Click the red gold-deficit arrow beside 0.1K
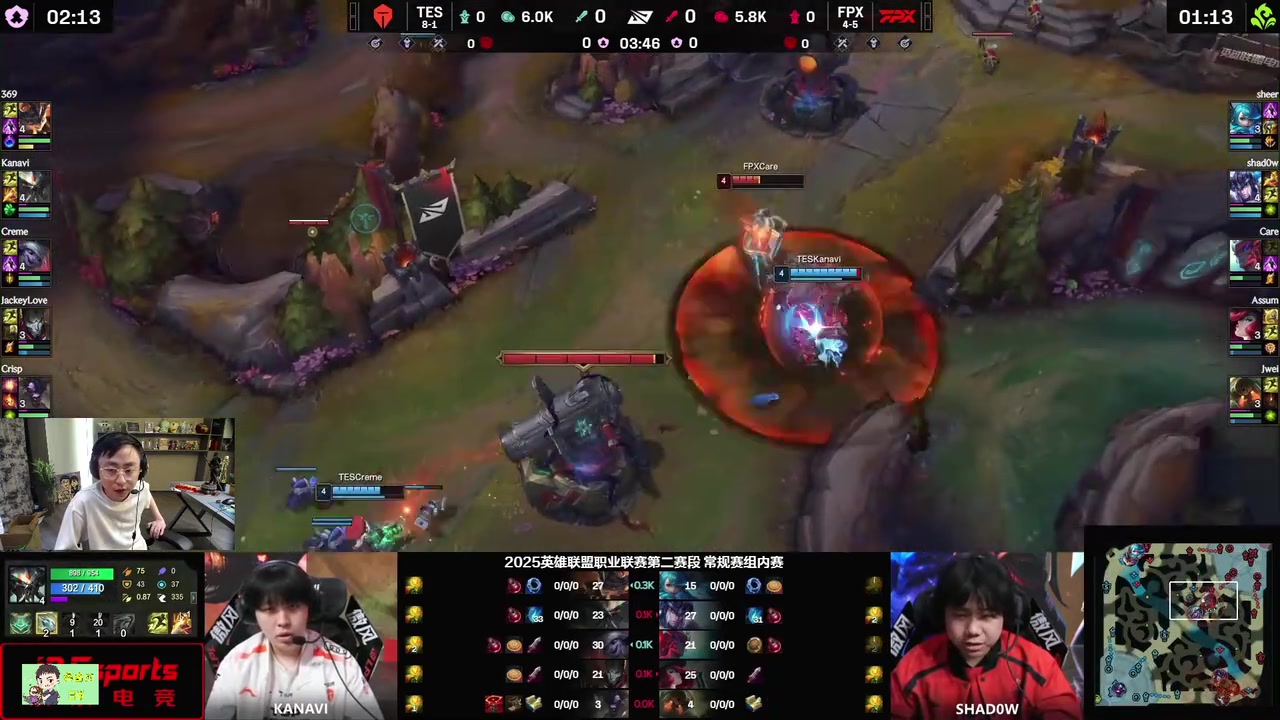This screenshot has width=1280, height=720. [x=656, y=615]
